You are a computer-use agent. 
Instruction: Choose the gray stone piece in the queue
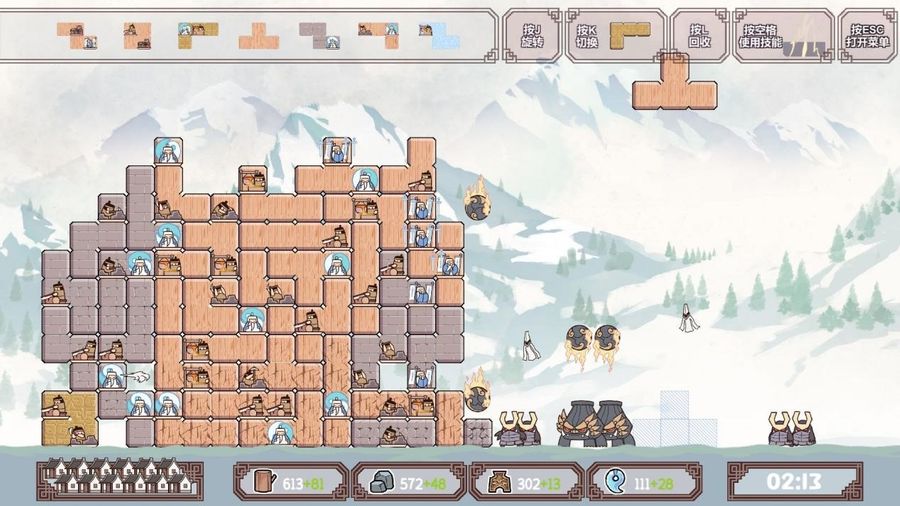pos(320,36)
